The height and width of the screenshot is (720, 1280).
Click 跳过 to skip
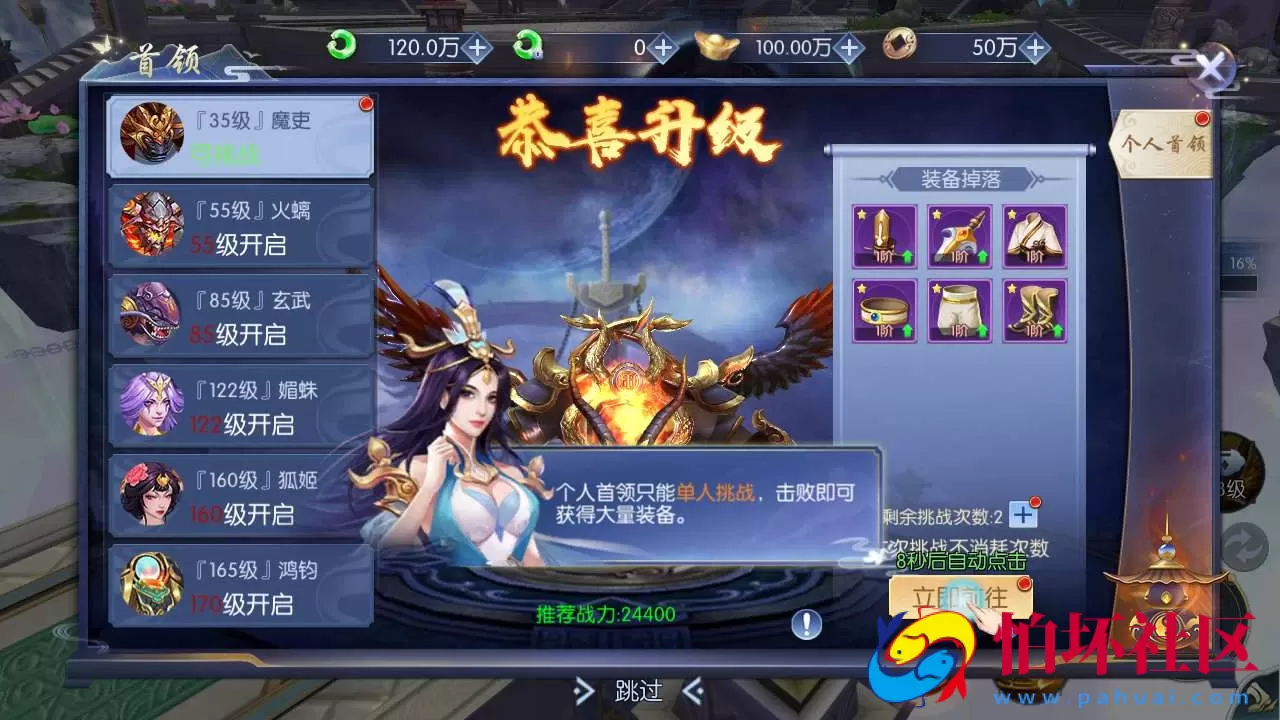point(637,692)
